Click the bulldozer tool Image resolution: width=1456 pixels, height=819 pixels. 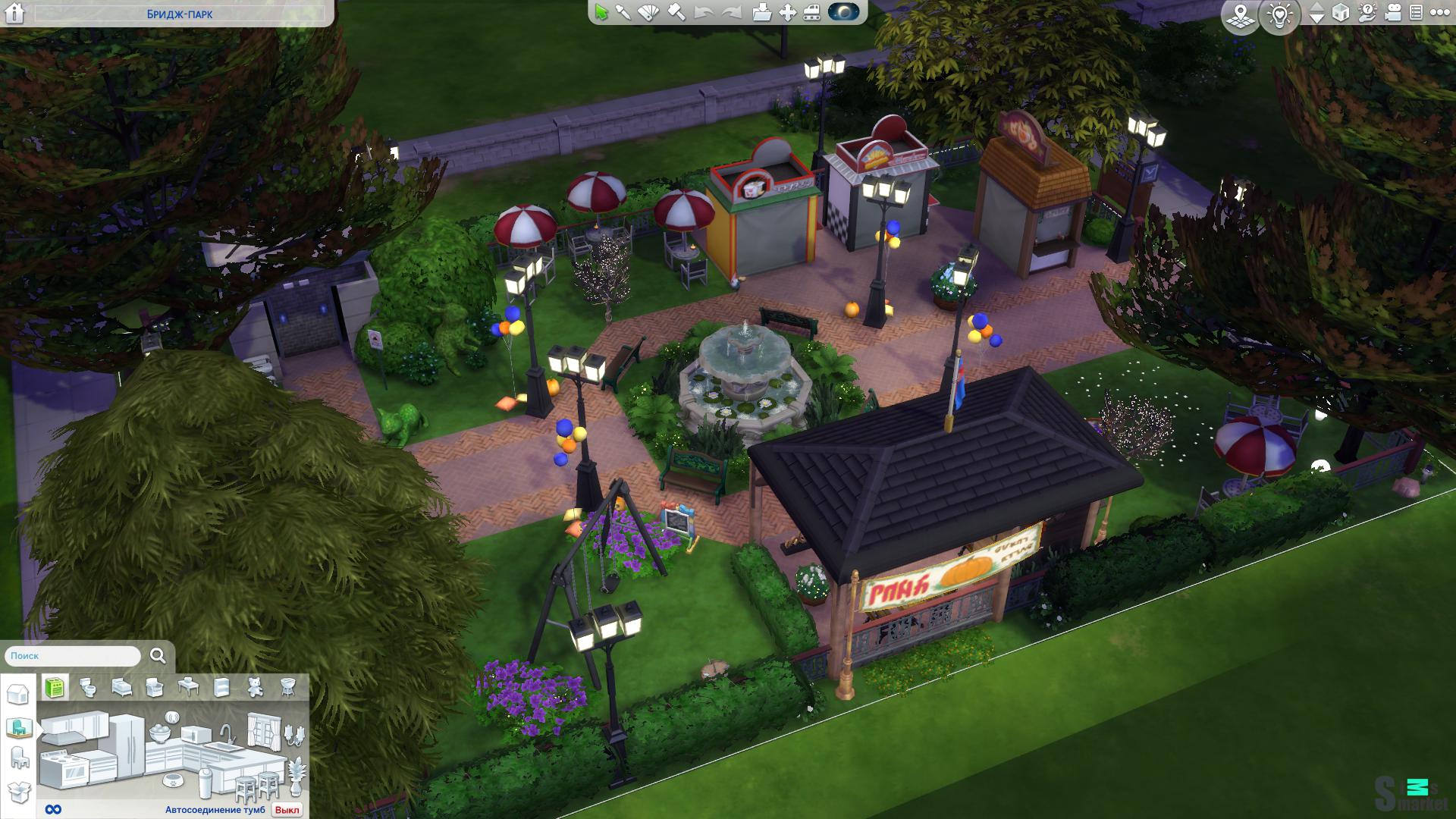coord(811,13)
